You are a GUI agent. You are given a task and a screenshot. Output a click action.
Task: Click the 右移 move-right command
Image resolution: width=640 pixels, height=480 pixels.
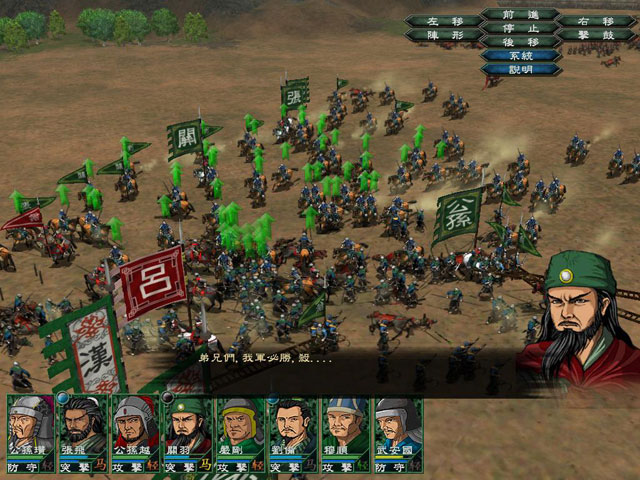(x=598, y=21)
